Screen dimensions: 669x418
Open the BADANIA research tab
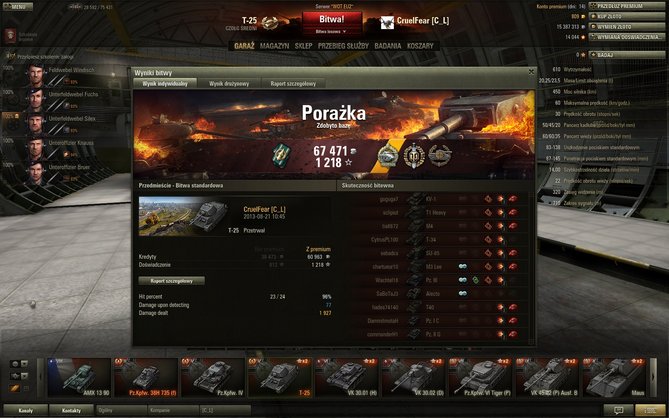point(388,46)
